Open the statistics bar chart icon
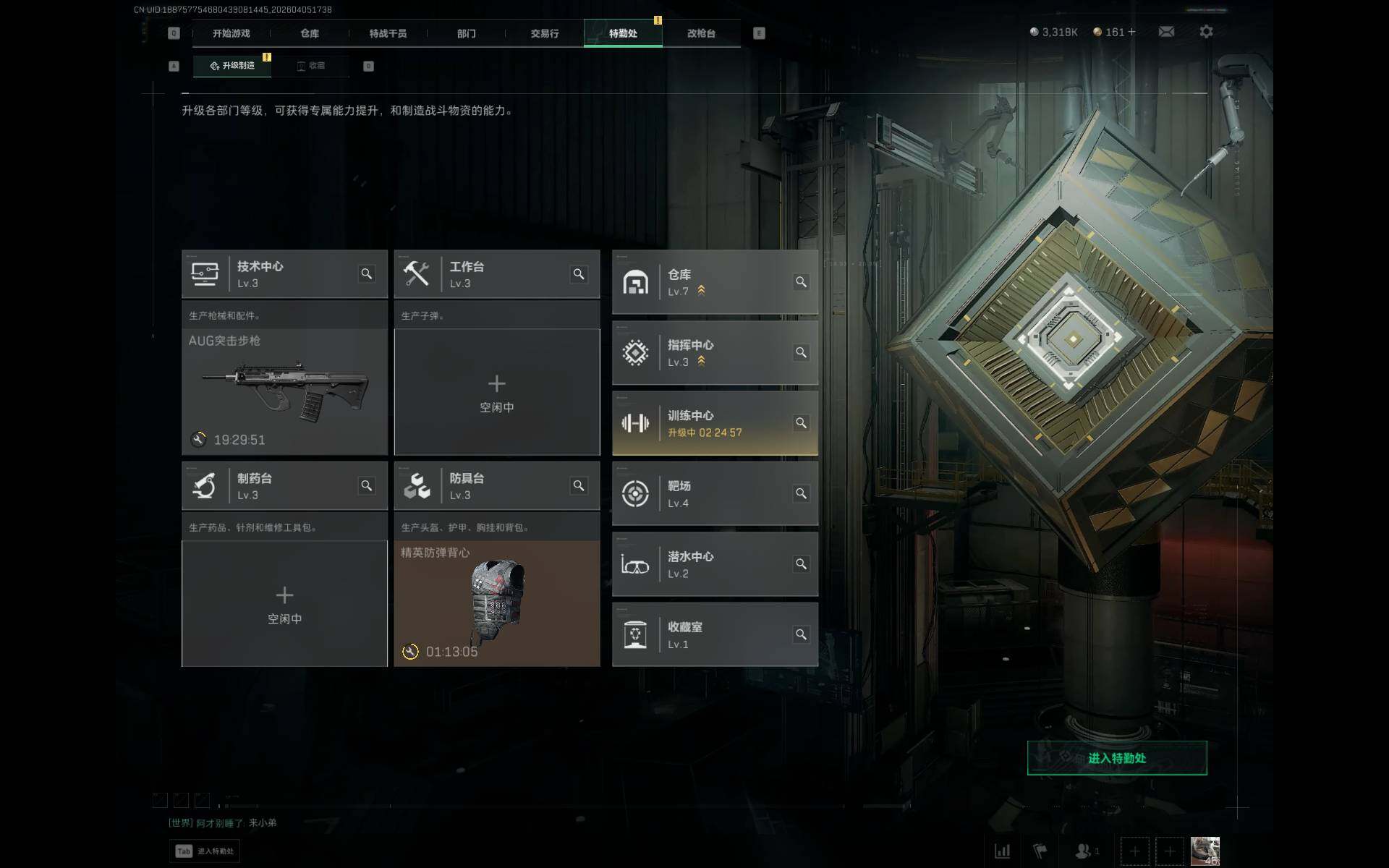 (1003, 851)
